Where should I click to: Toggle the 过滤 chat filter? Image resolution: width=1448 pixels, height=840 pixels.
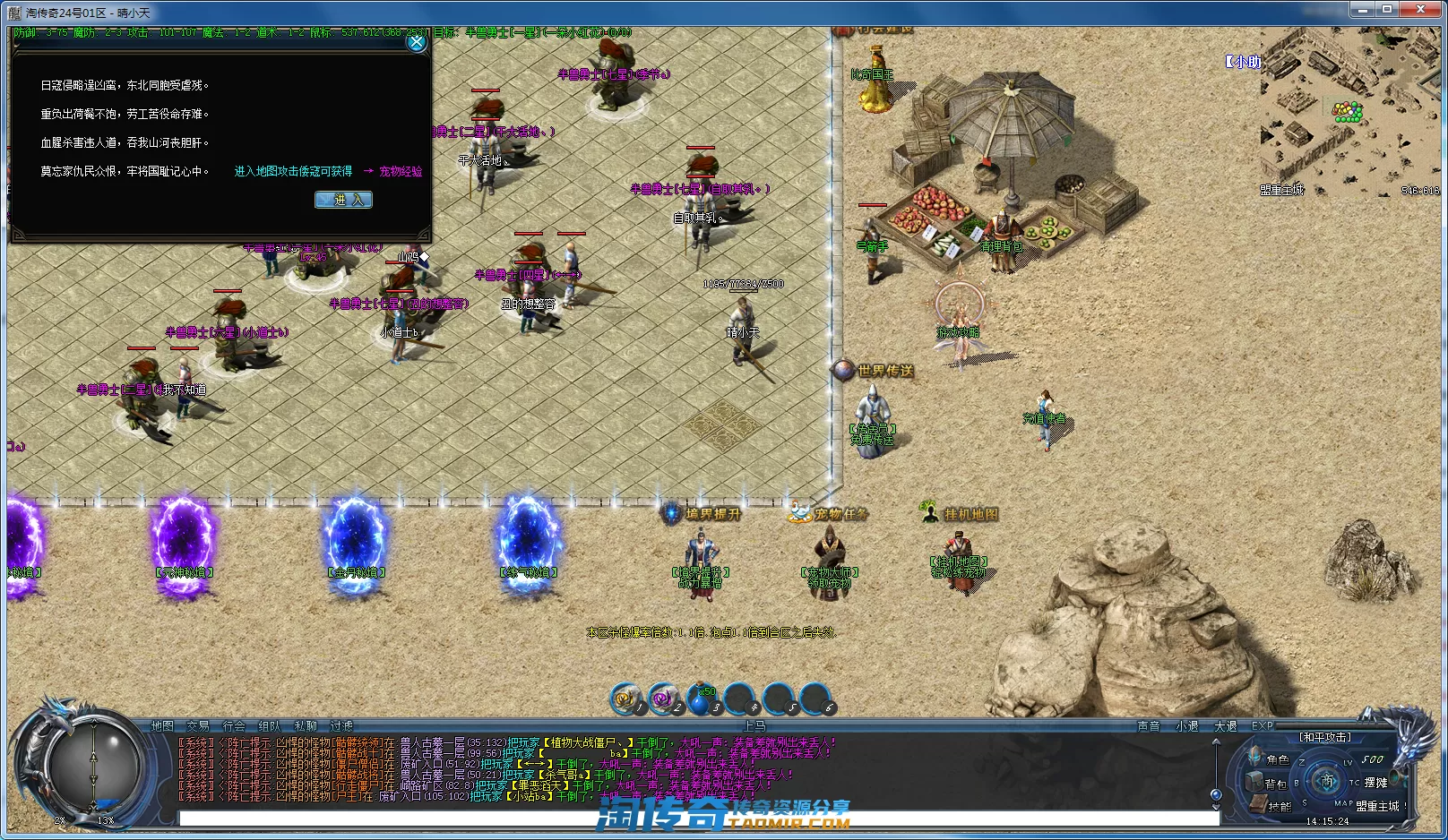[341, 726]
